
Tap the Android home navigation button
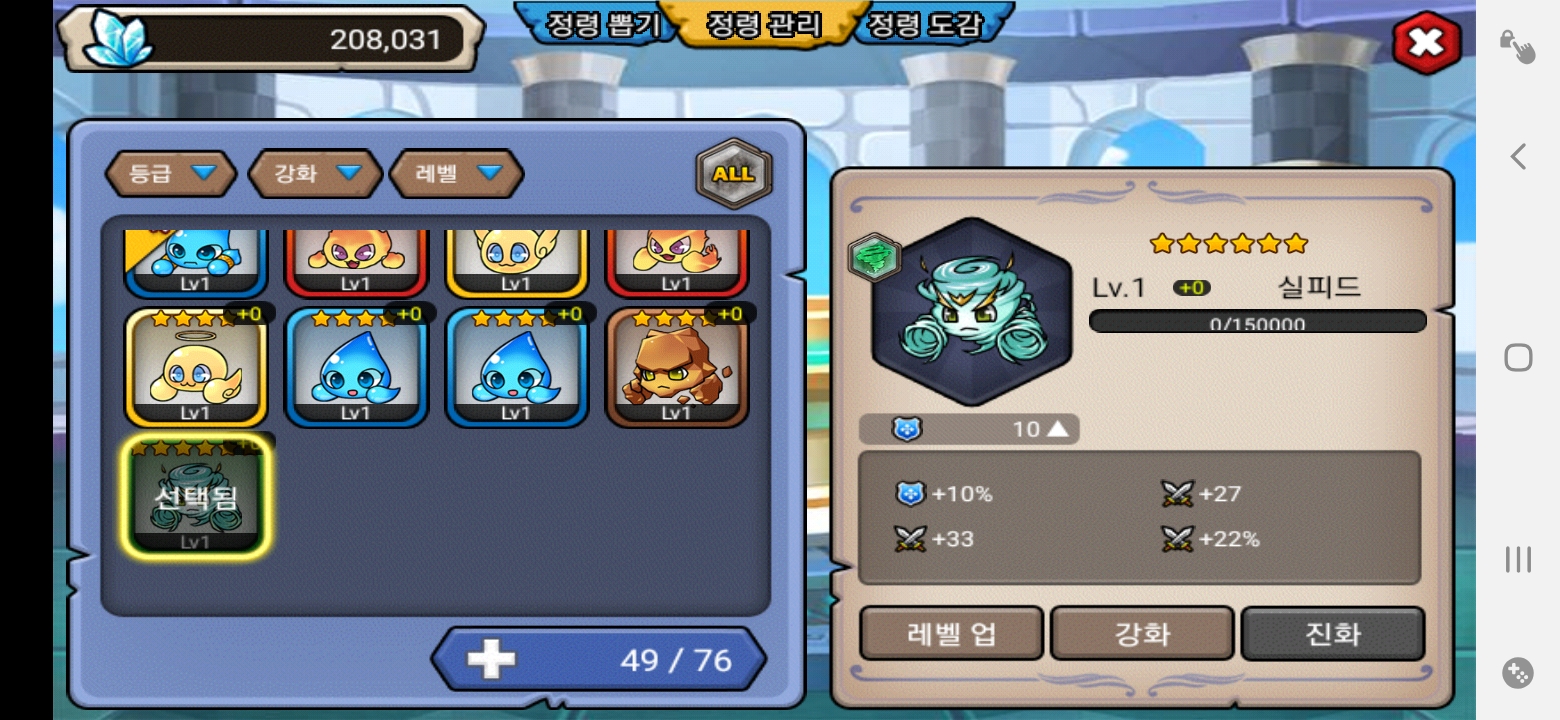point(1518,358)
